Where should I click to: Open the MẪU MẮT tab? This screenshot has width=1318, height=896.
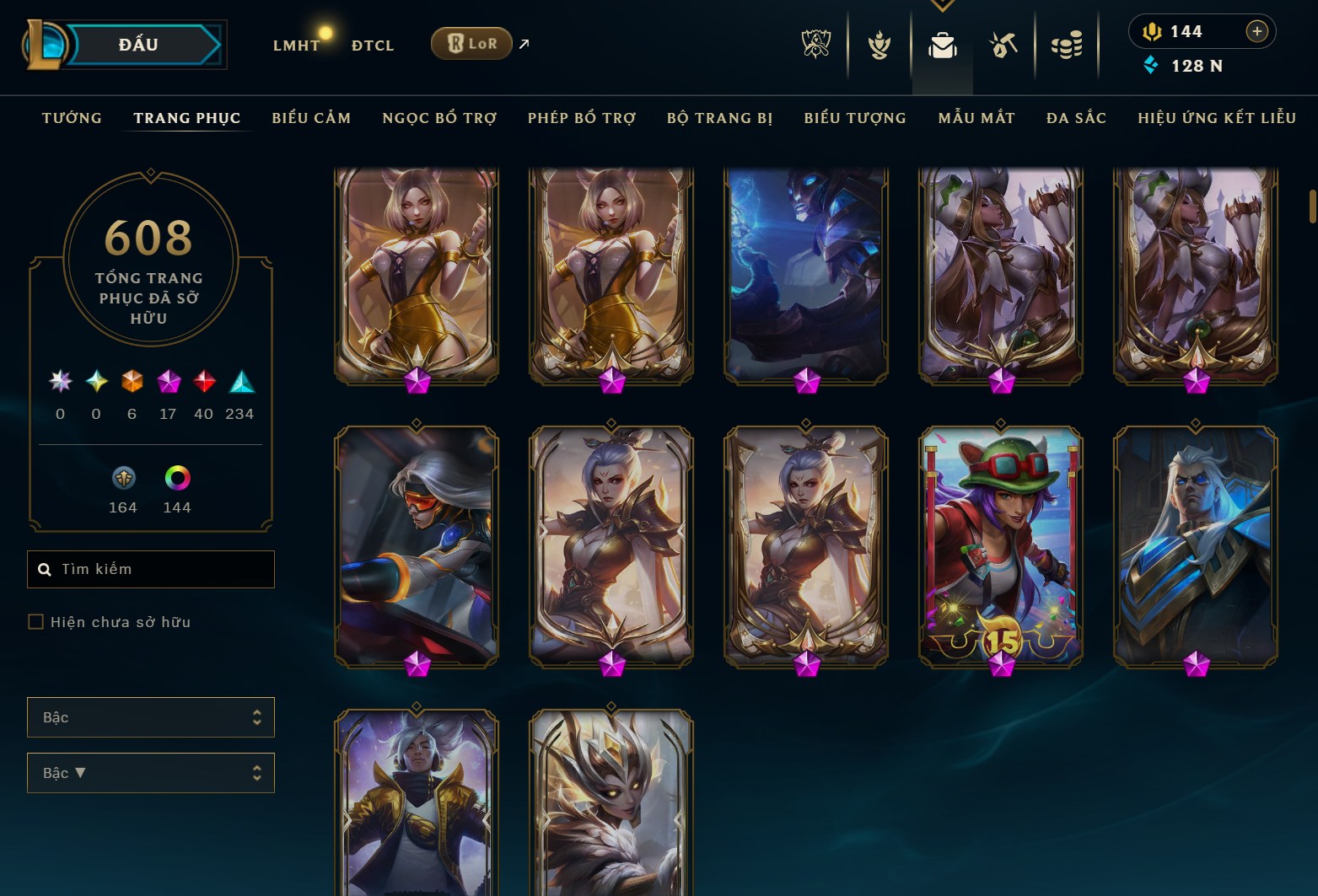point(976,118)
